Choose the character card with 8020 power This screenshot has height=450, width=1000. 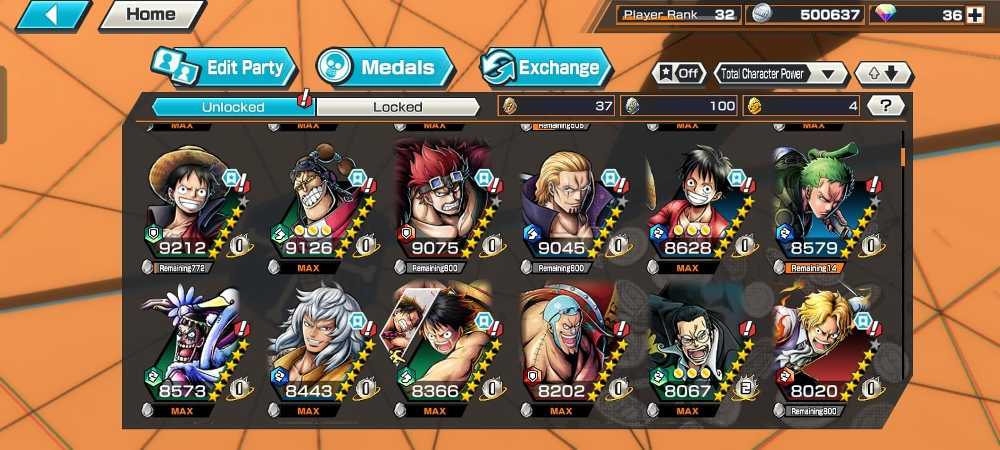click(x=816, y=345)
